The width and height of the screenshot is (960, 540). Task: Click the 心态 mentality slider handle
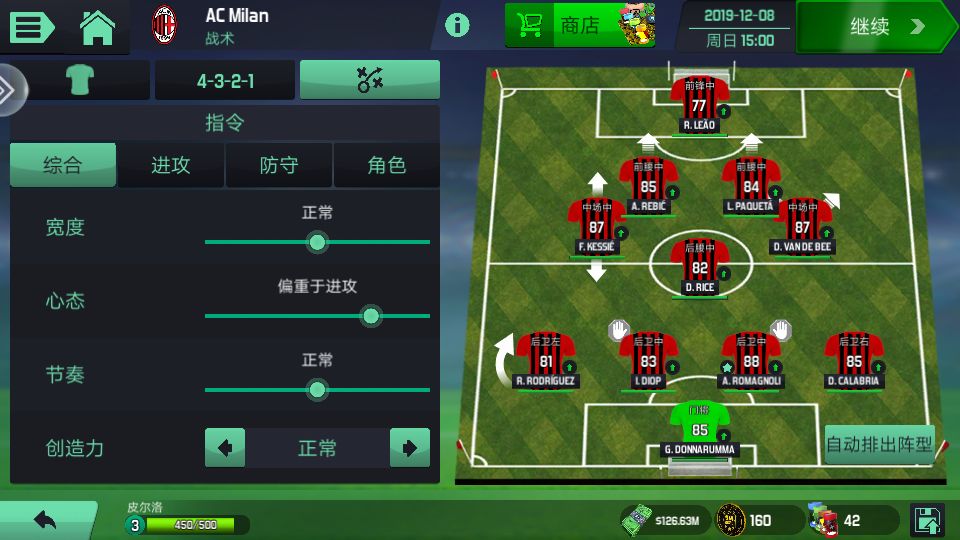[371, 316]
